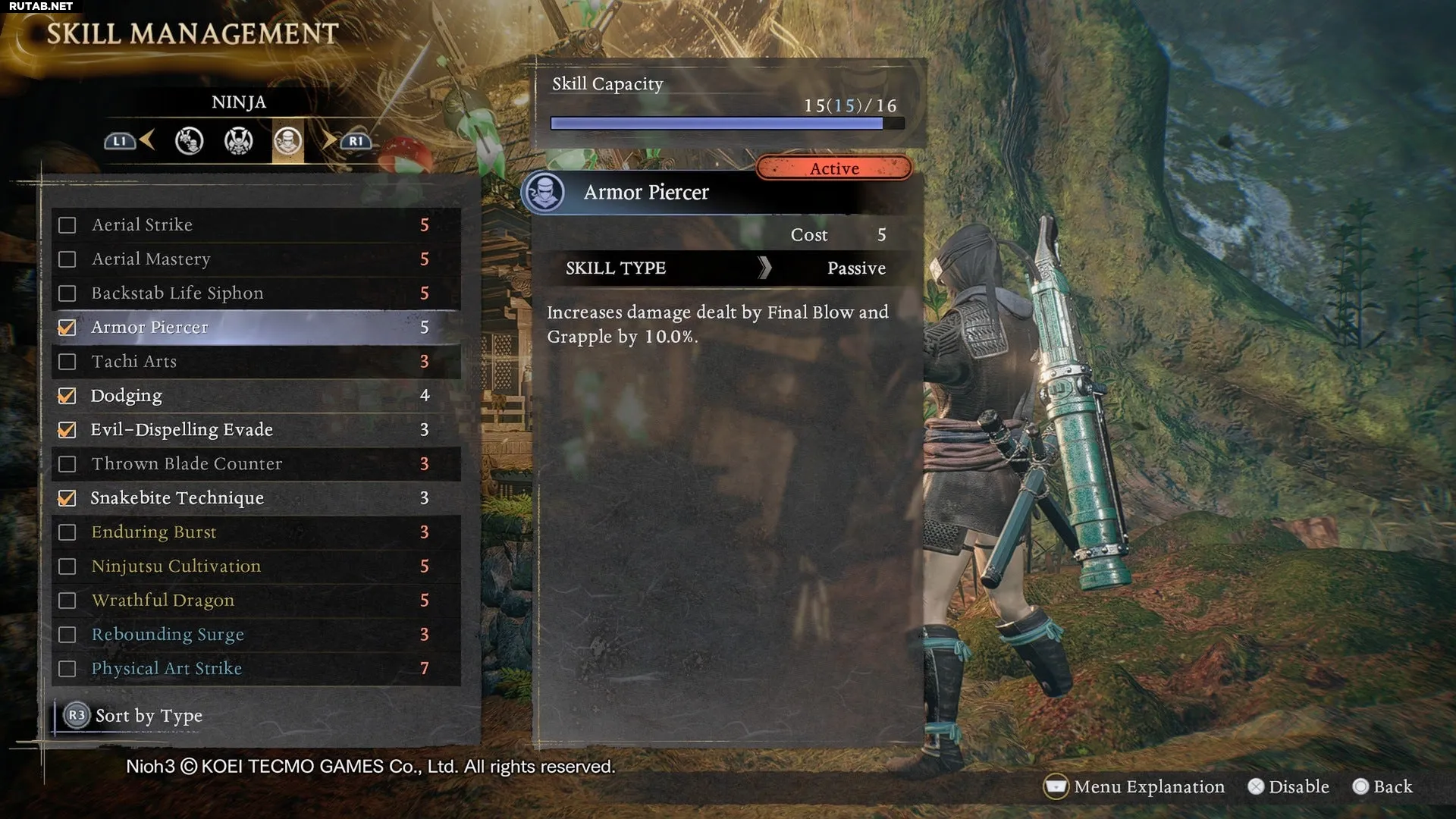Uncheck the Snakebite Technique skill
This screenshot has height=819, width=1456.
[67, 498]
